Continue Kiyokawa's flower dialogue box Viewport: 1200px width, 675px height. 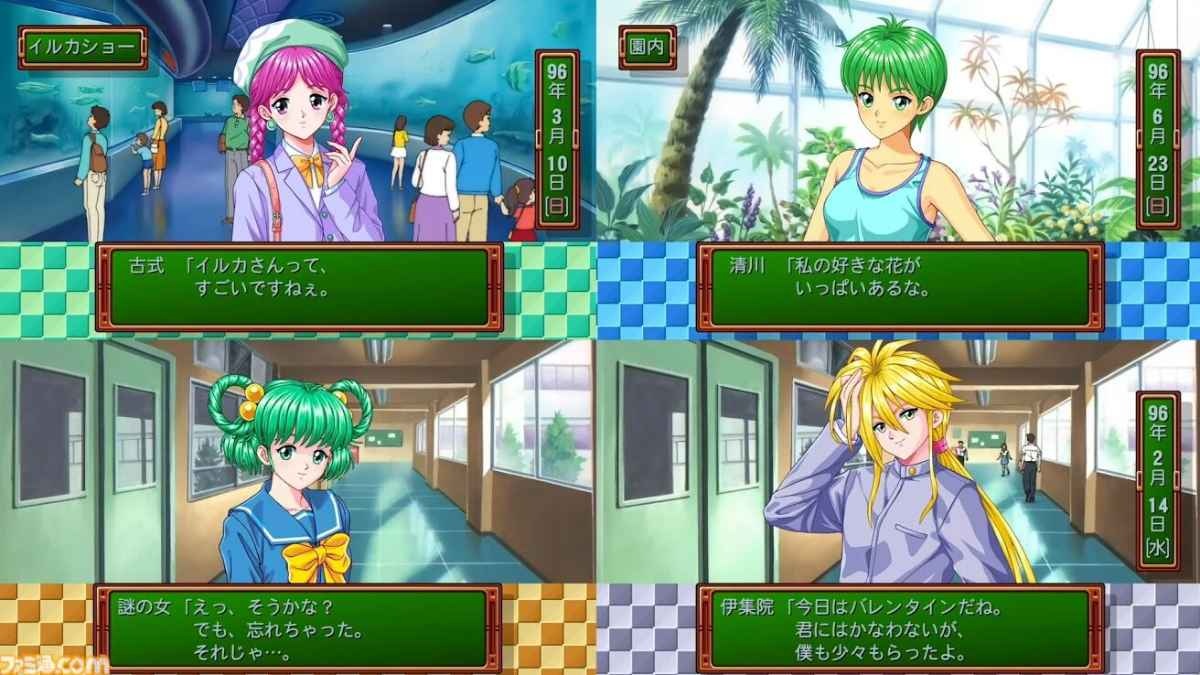point(899,287)
